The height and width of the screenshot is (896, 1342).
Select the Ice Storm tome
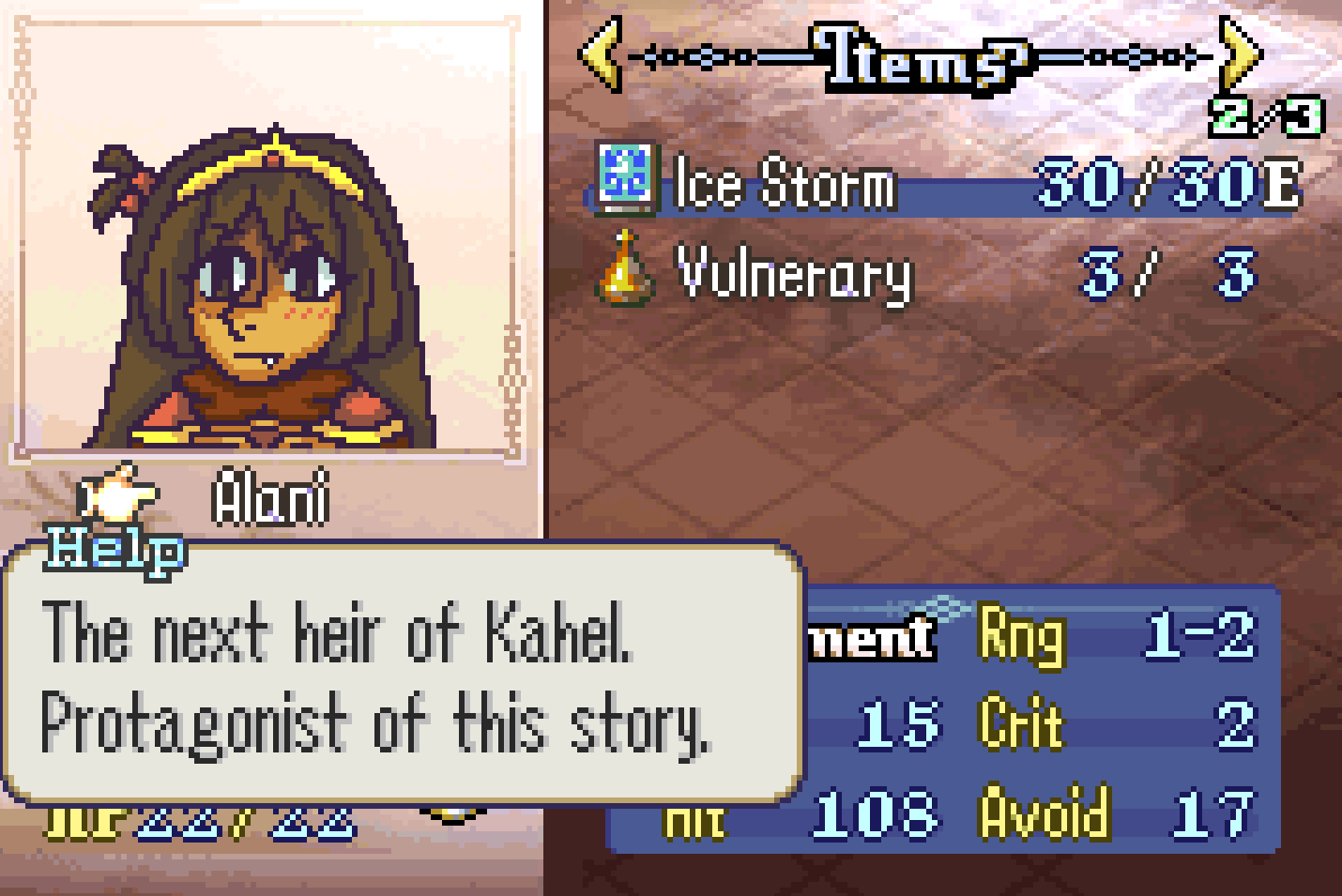click(785, 183)
